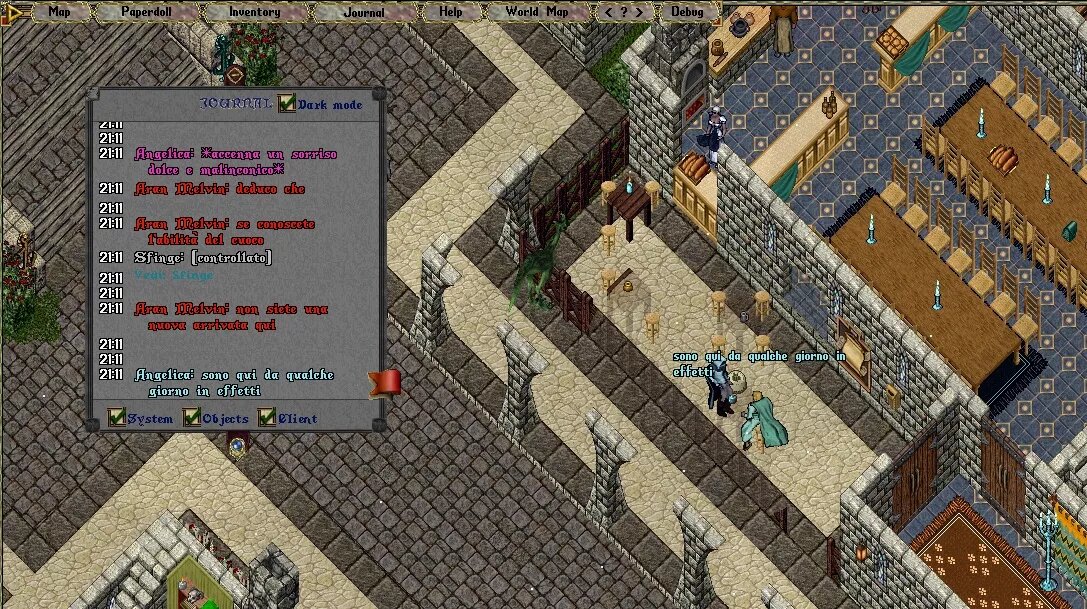Screen dimensions: 1087x609
Task: Open the Help menu
Action: click(x=451, y=12)
